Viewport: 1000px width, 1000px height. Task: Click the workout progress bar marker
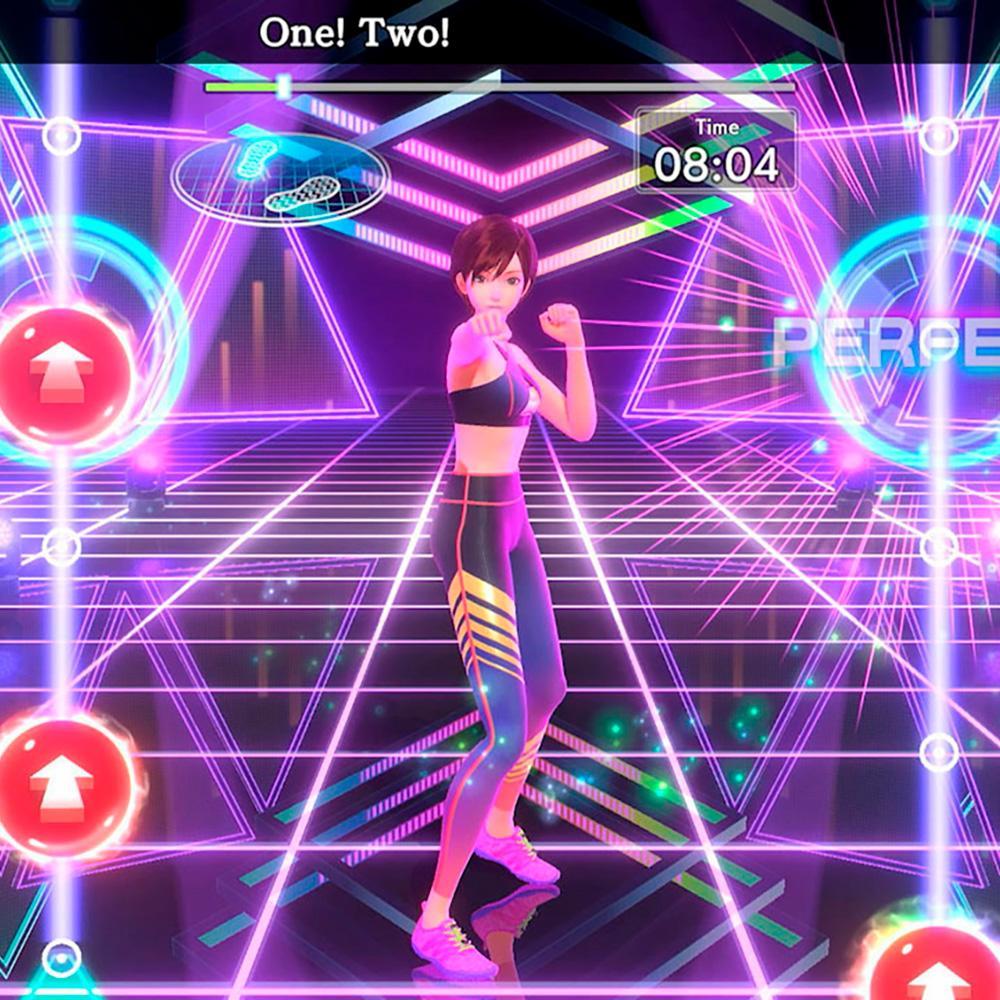coord(284,87)
